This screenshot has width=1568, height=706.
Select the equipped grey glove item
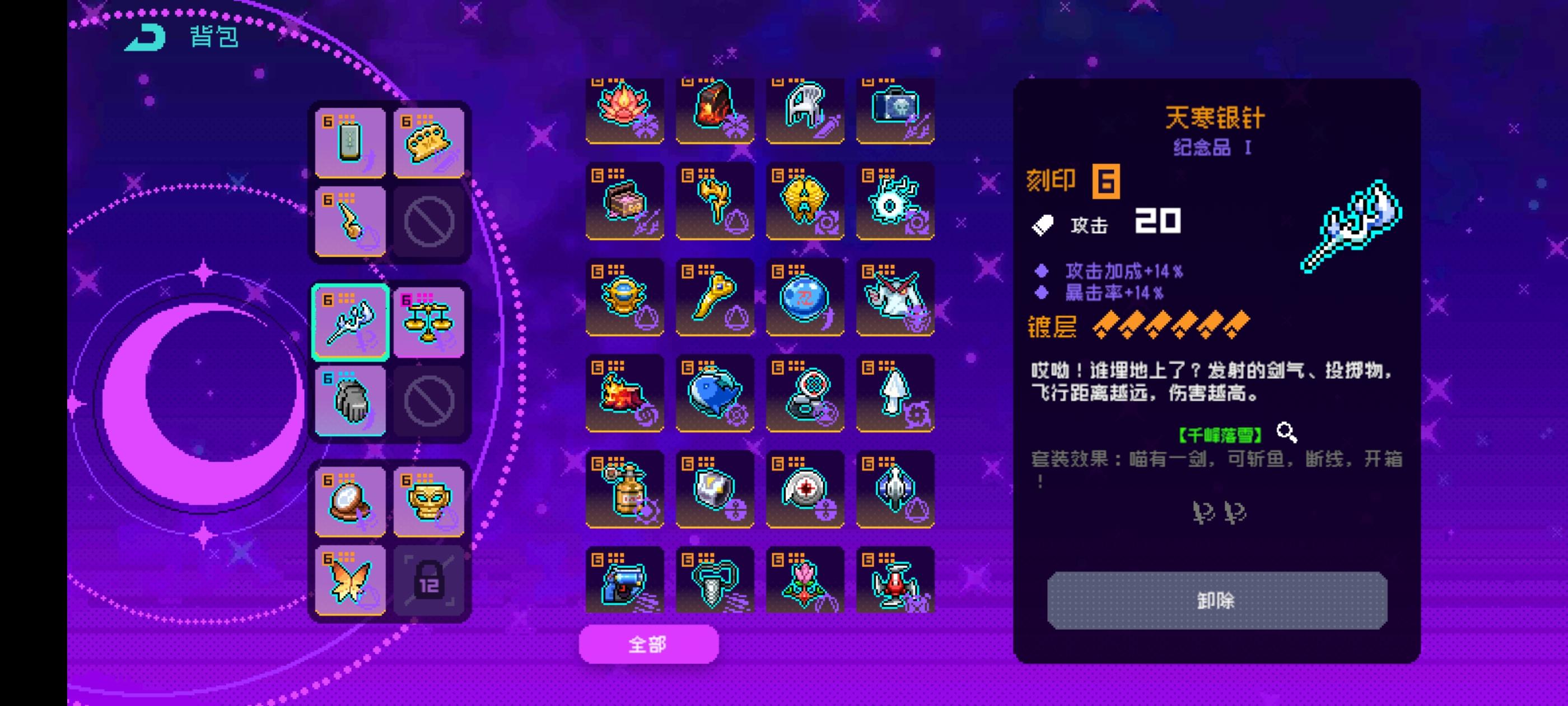coord(349,401)
